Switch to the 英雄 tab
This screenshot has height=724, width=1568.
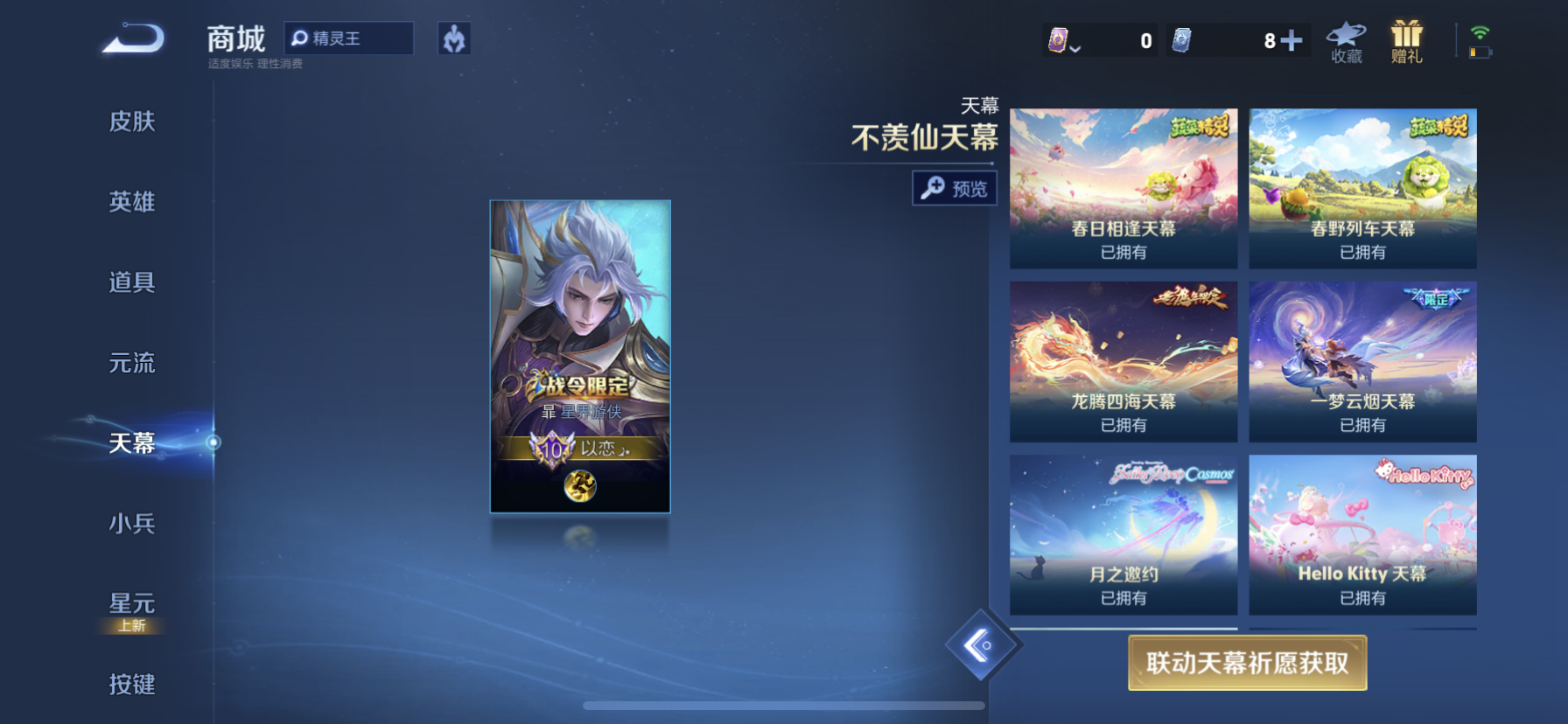132,202
